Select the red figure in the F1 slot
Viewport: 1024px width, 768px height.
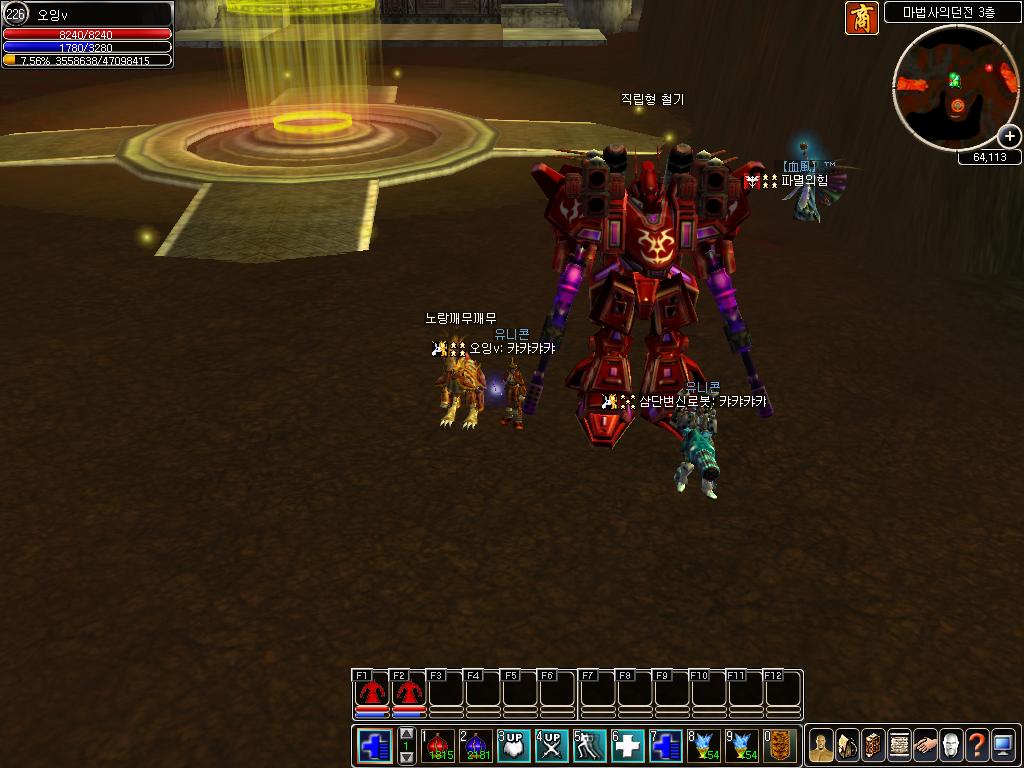[x=371, y=693]
